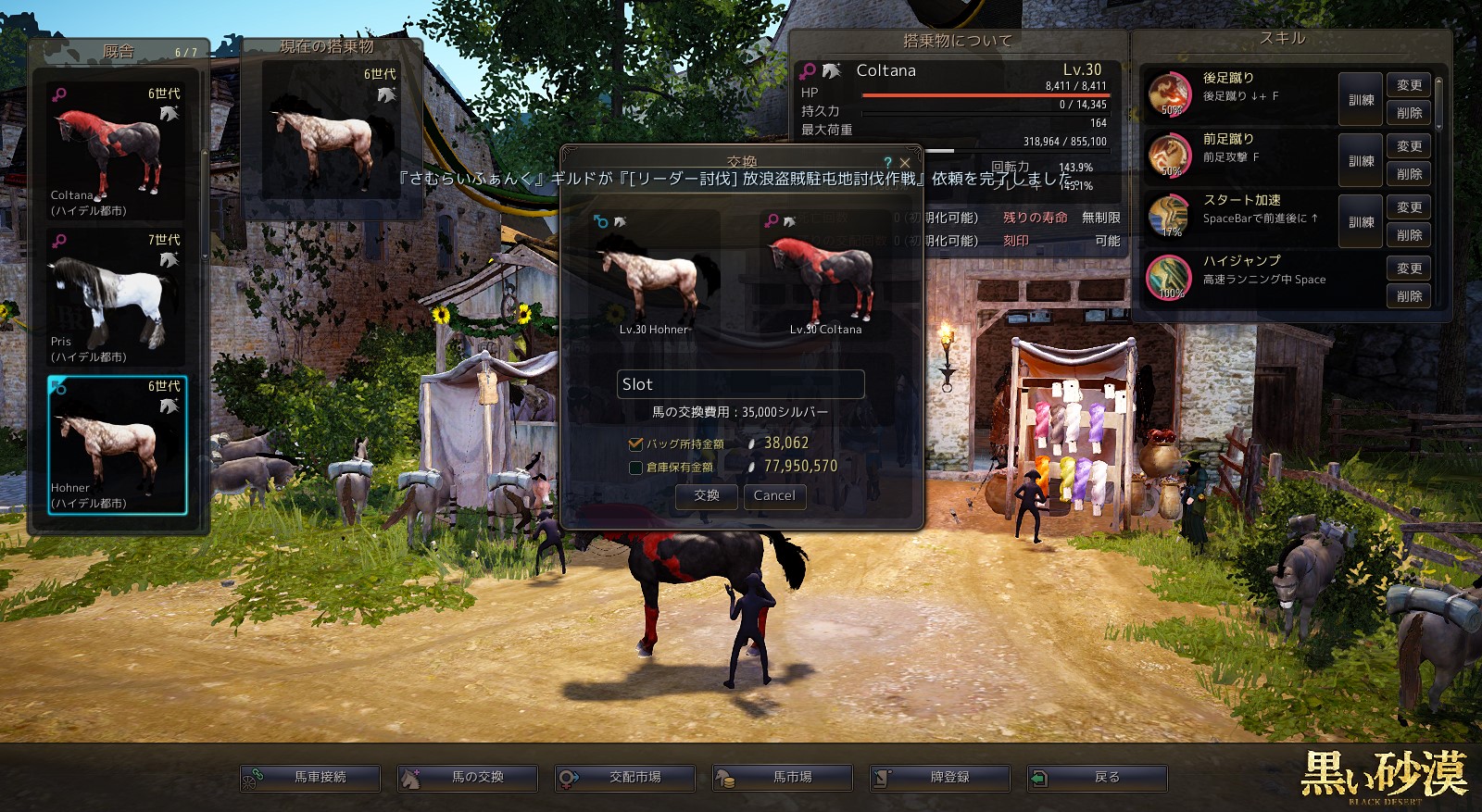Change the 前足蹴り skill
This screenshot has width=1482, height=812.
(x=1409, y=146)
